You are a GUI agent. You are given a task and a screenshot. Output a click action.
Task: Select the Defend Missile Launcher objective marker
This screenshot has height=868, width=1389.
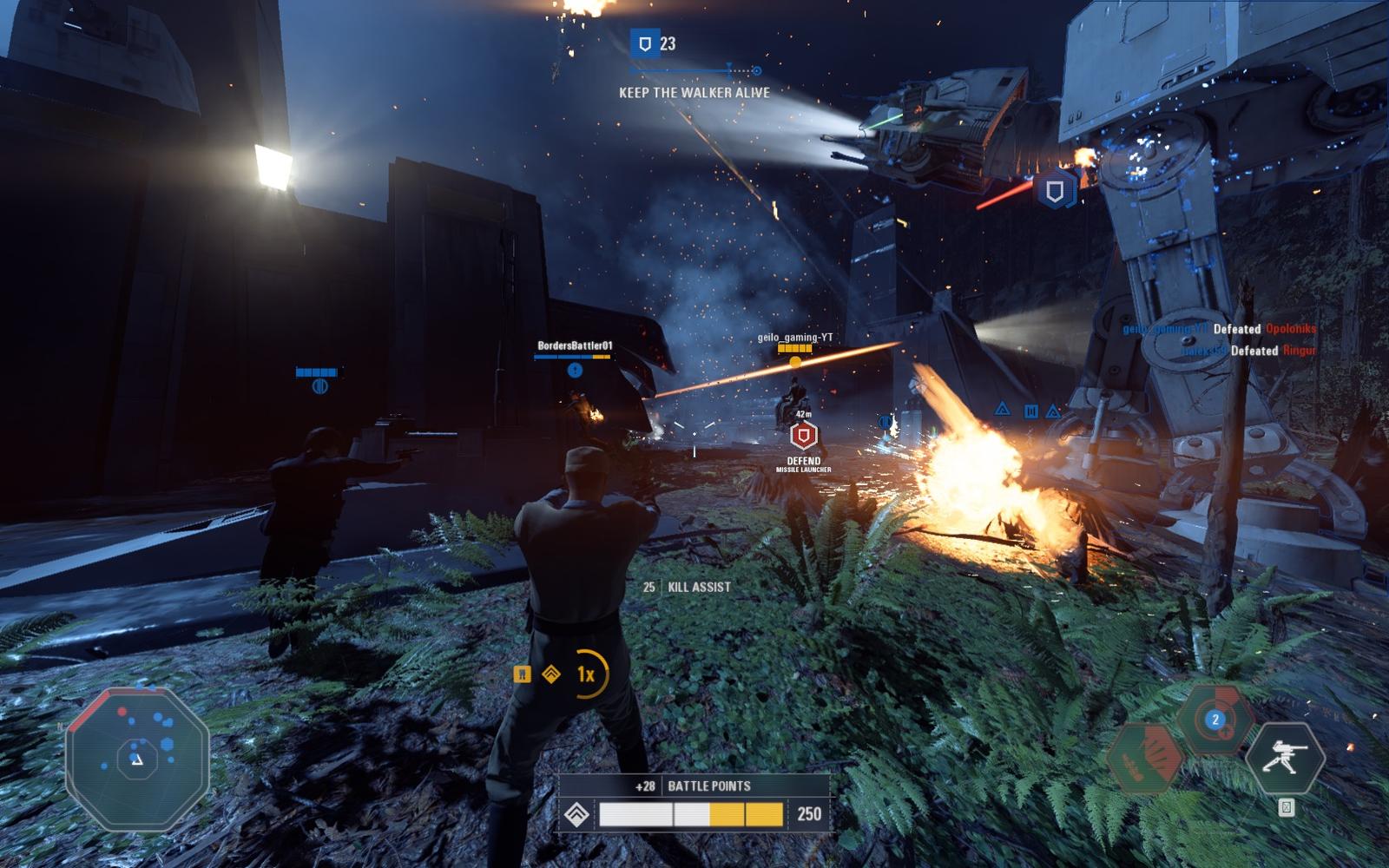click(804, 436)
